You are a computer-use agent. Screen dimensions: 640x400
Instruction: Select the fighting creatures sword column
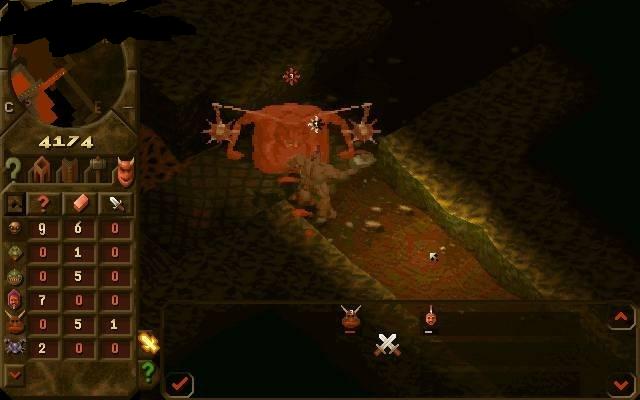click(117, 203)
